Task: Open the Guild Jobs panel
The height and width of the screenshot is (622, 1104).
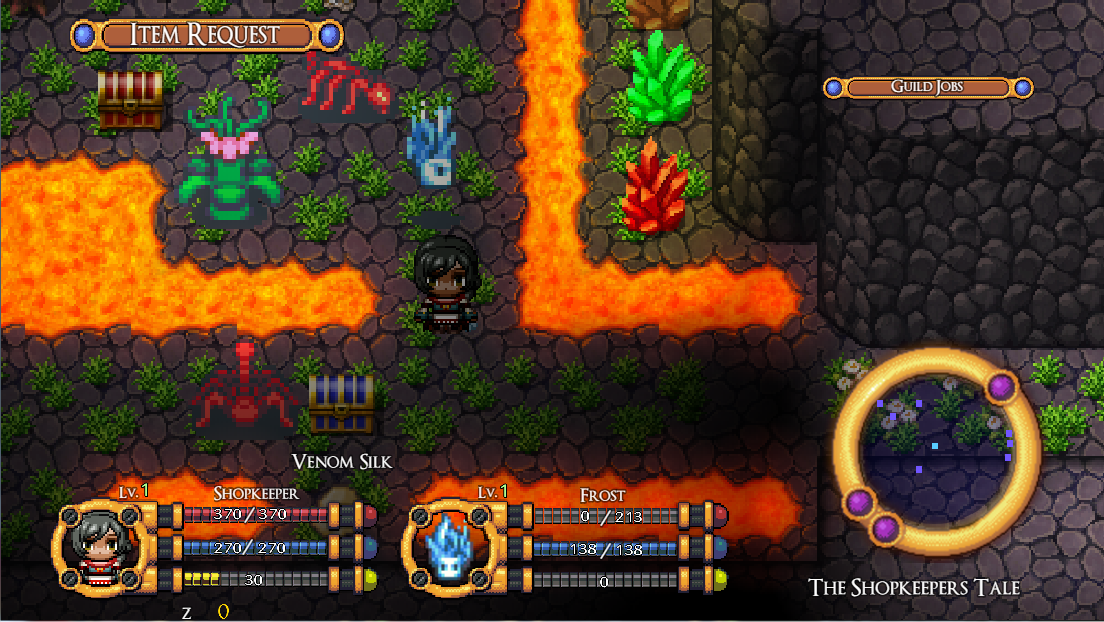Action: click(927, 88)
